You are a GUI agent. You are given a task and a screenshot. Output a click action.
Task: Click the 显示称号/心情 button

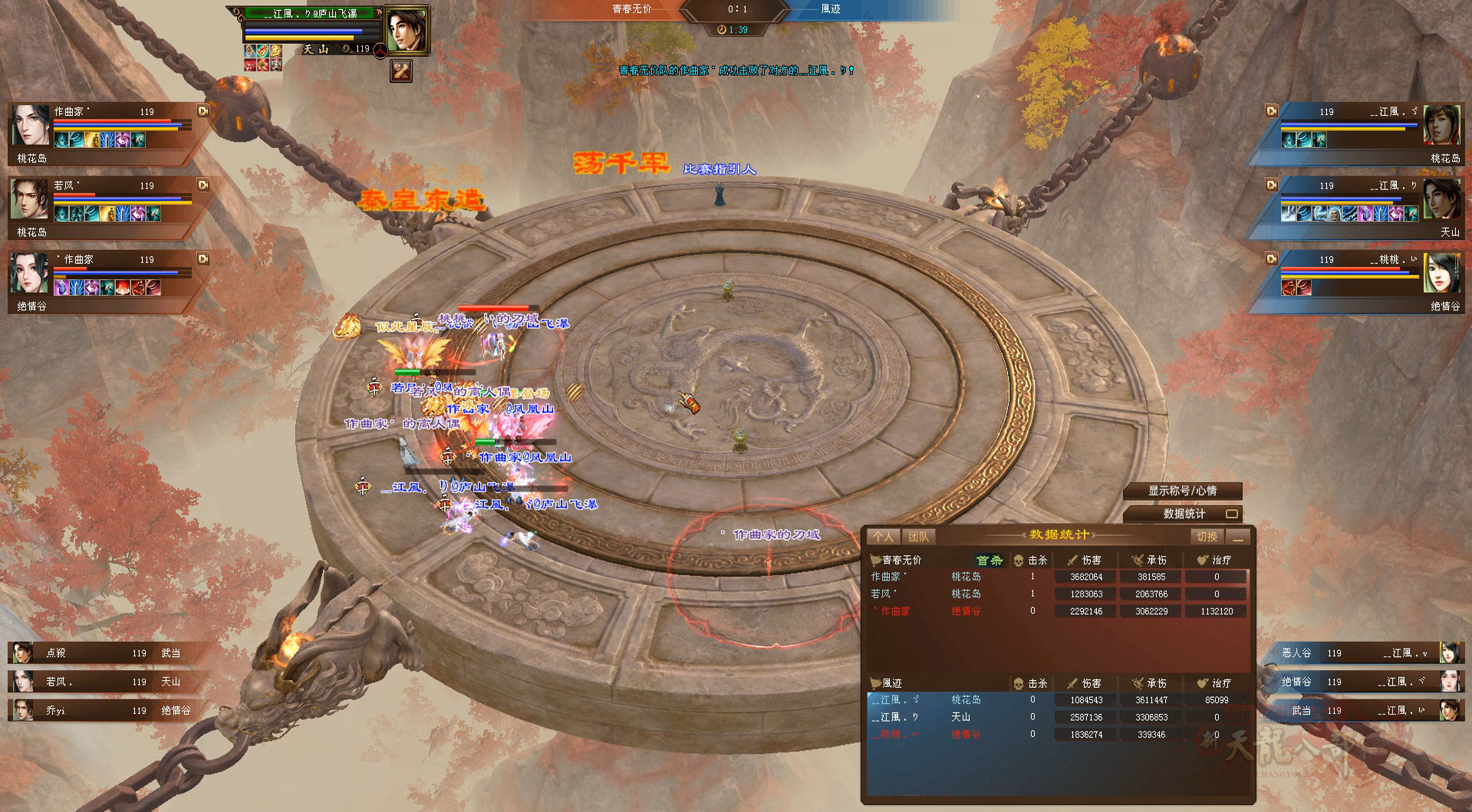pyautogui.click(x=1181, y=491)
